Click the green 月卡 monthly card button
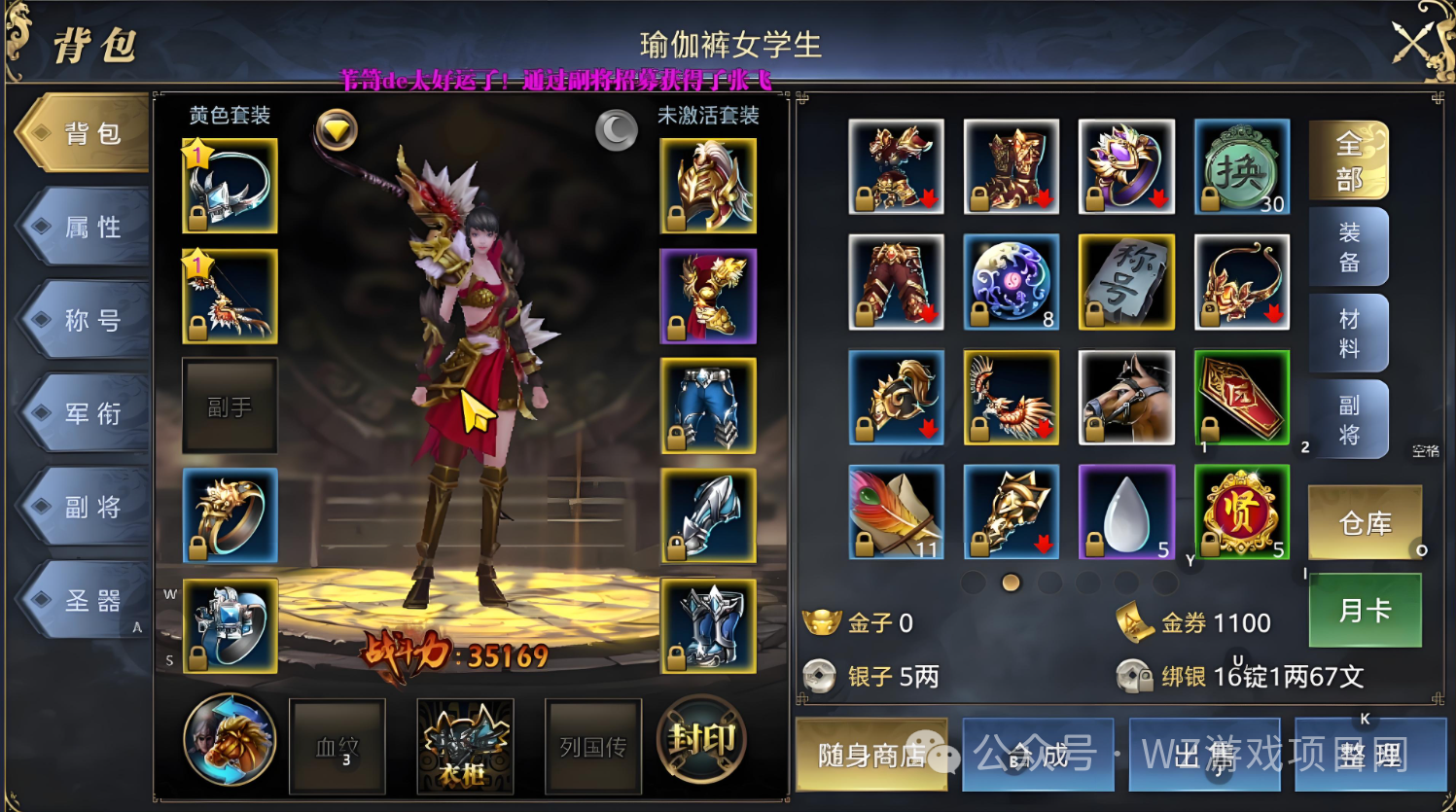This screenshot has height=812, width=1456. (1365, 611)
